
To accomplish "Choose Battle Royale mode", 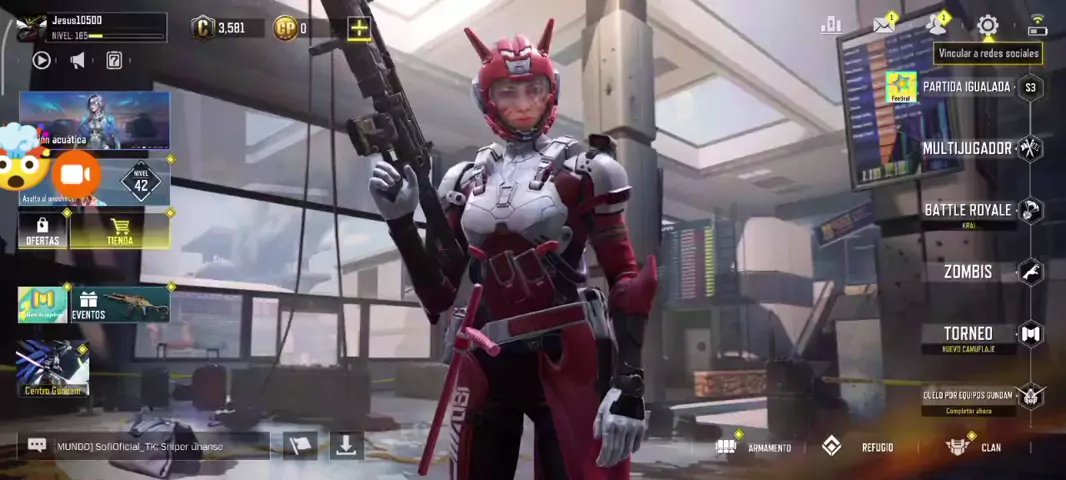I will coord(968,210).
